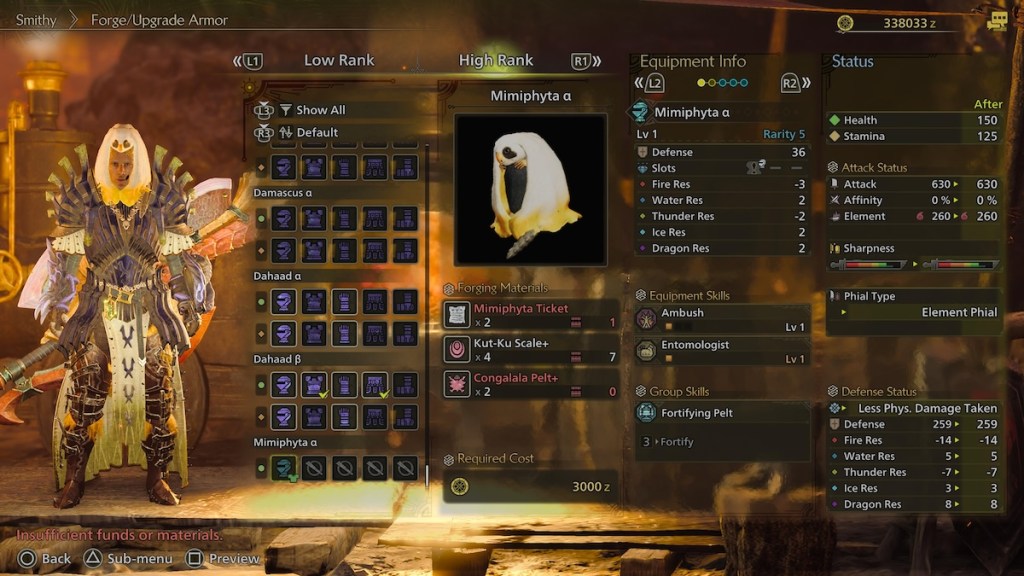Viewport: 1024px width, 576px height.
Task: View the Ambush skill entry
Action: pos(721,320)
